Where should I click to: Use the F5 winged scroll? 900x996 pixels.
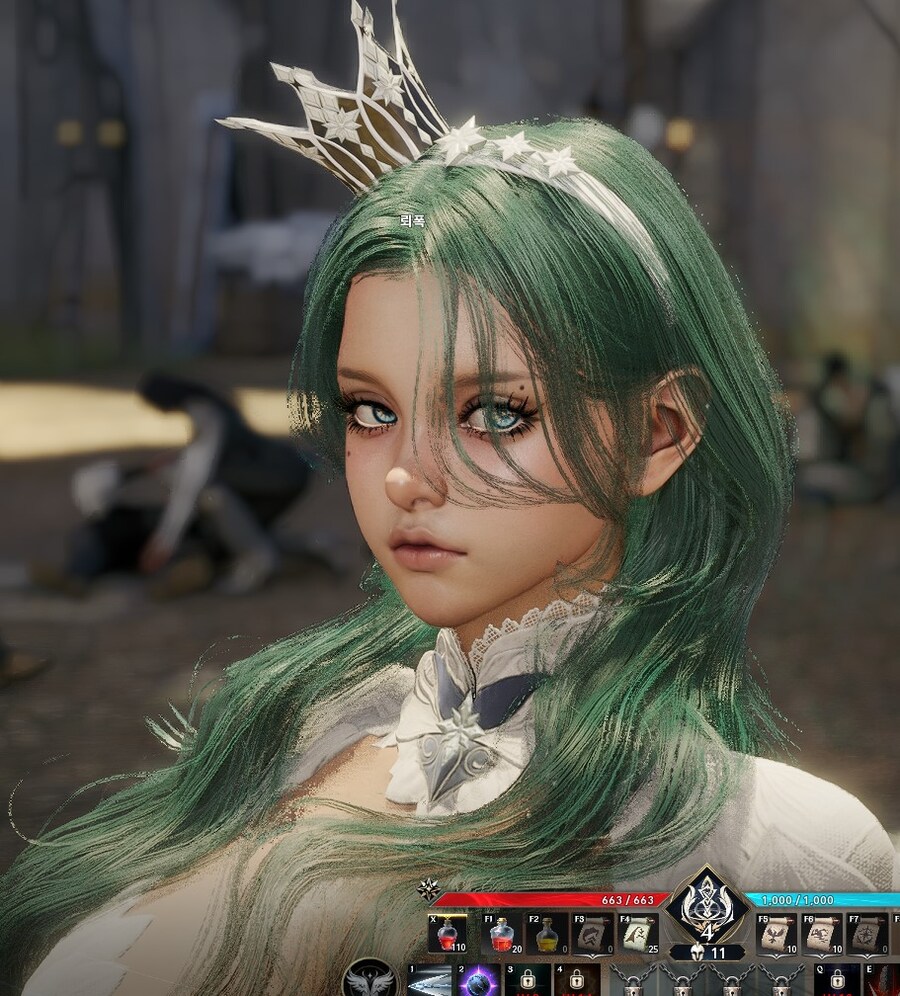[x=775, y=933]
